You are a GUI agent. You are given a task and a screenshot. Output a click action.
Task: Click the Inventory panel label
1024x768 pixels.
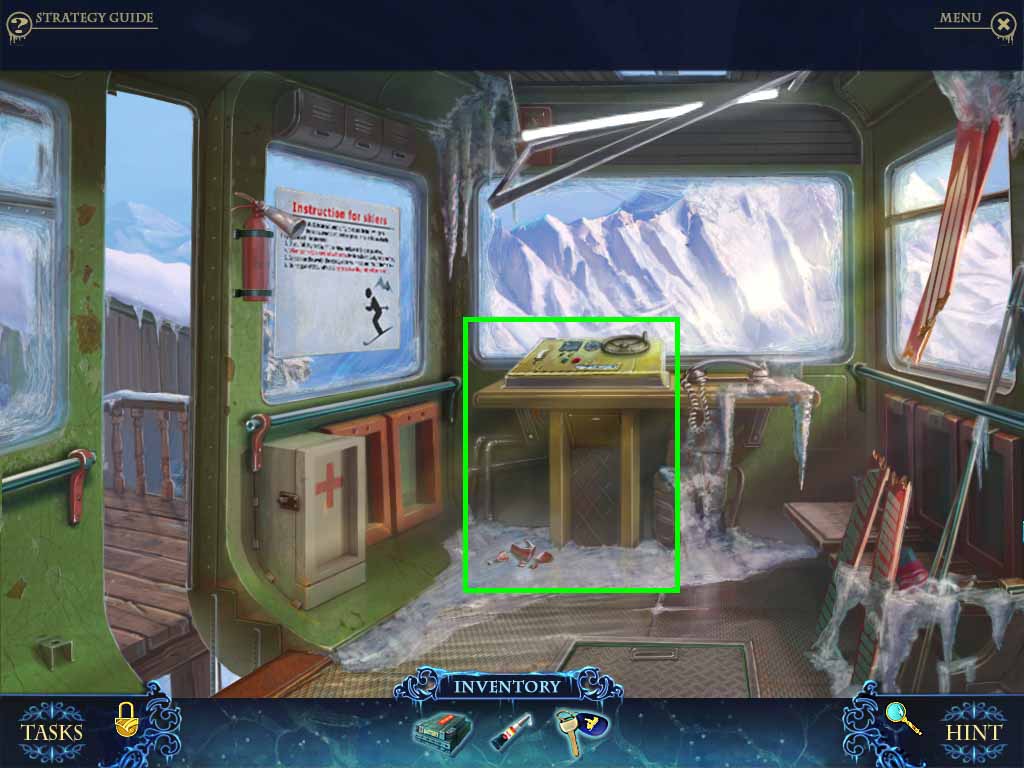(507, 687)
